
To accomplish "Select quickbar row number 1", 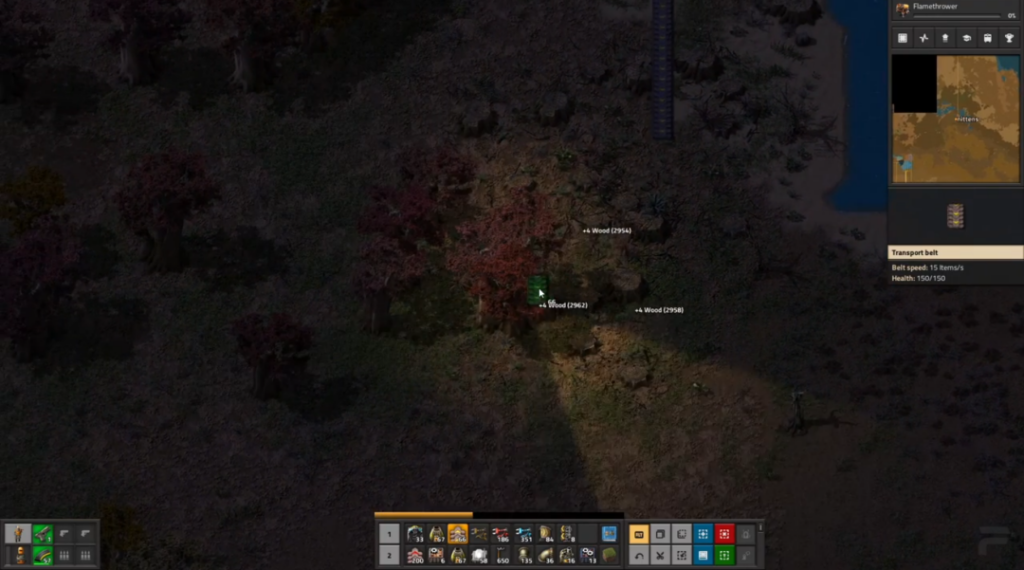I will [x=390, y=534].
